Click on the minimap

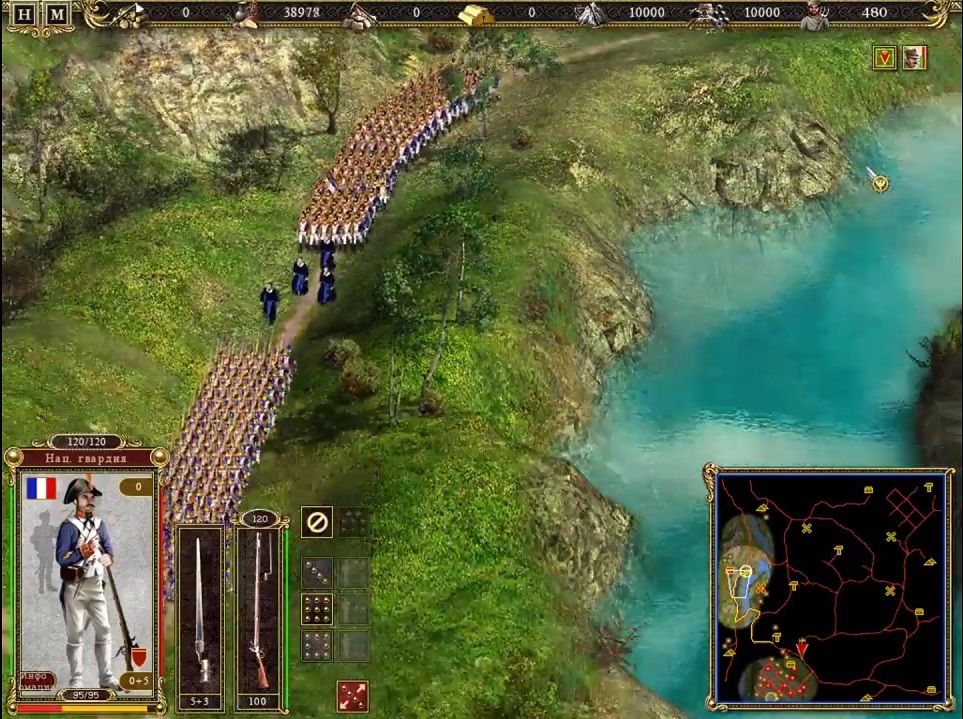click(x=832, y=587)
